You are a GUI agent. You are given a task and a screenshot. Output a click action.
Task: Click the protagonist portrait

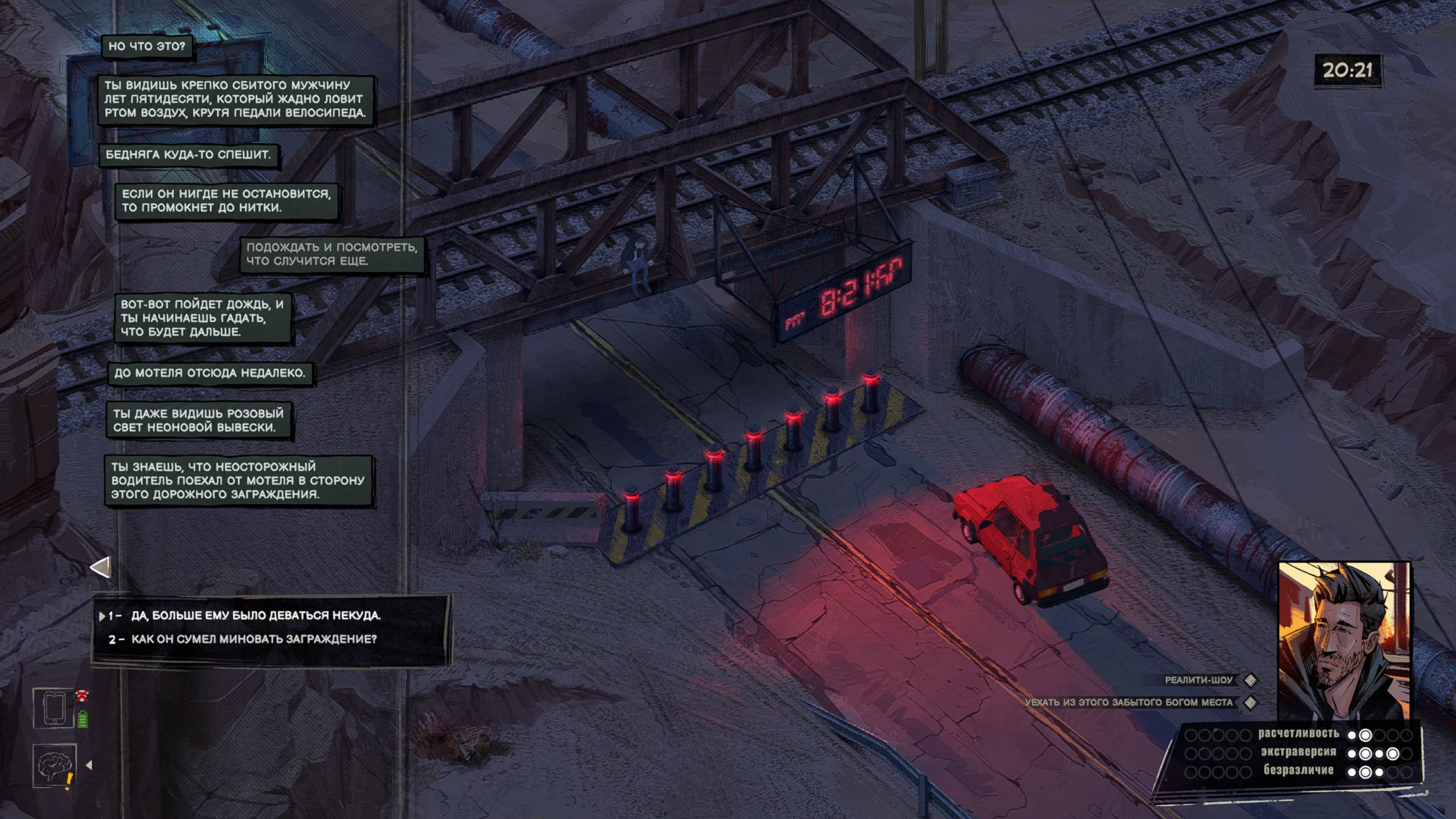[1343, 640]
